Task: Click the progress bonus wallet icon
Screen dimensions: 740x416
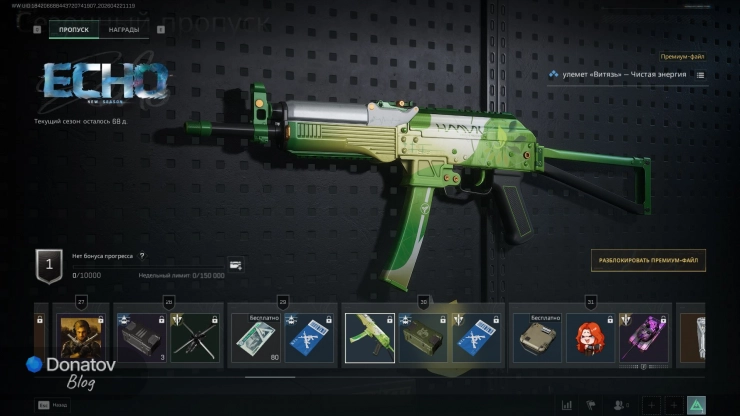Action: pos(235,265)
